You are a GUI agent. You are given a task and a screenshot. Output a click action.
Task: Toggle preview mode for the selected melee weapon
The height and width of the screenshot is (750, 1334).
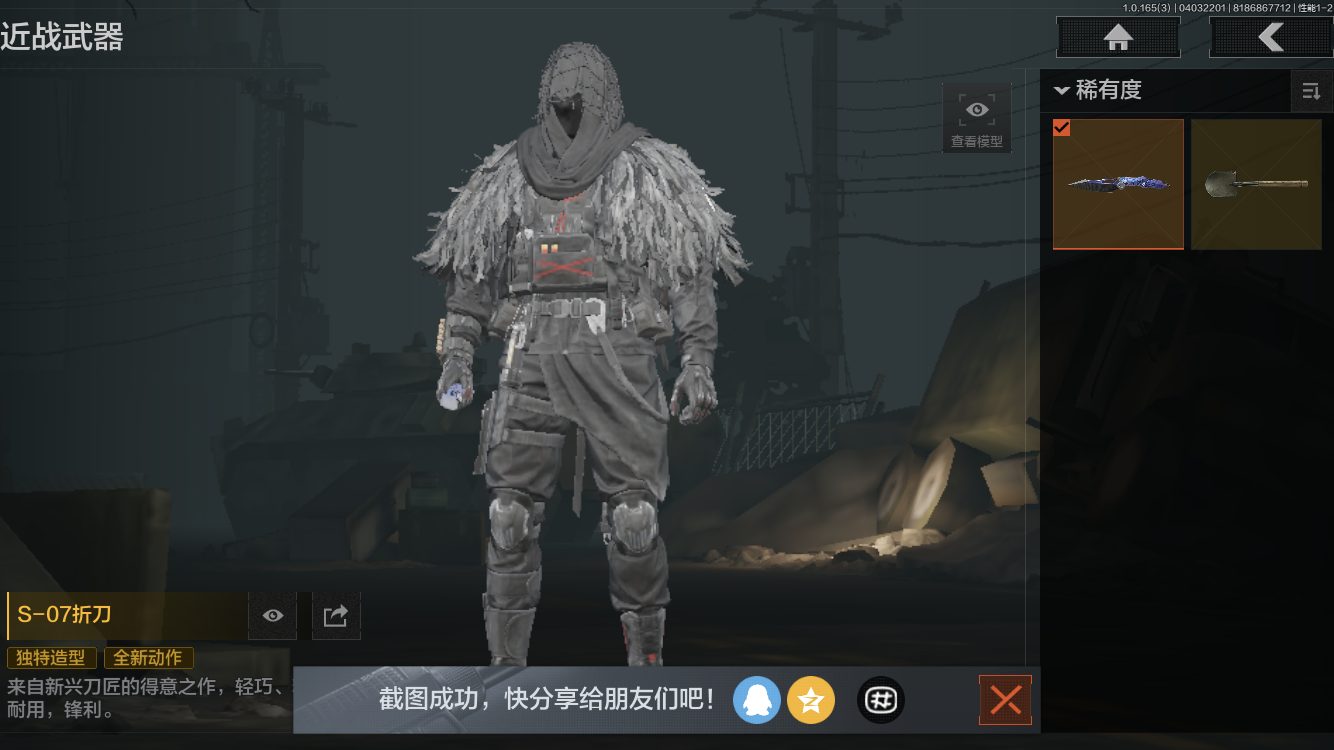272,615
